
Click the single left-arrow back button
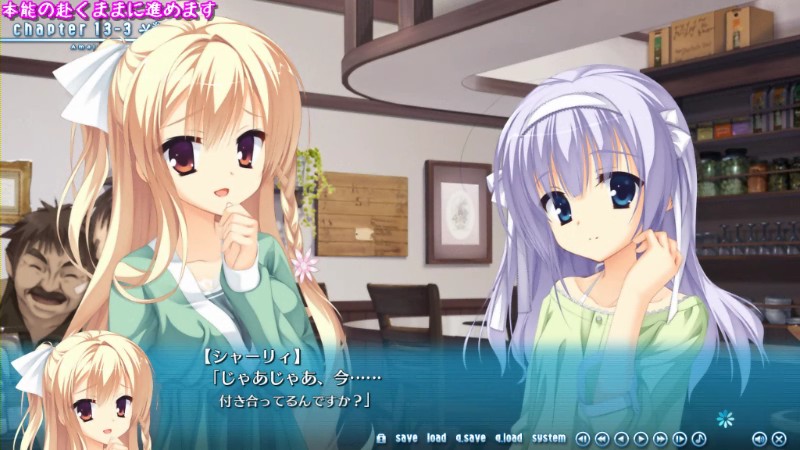[621, 438]
